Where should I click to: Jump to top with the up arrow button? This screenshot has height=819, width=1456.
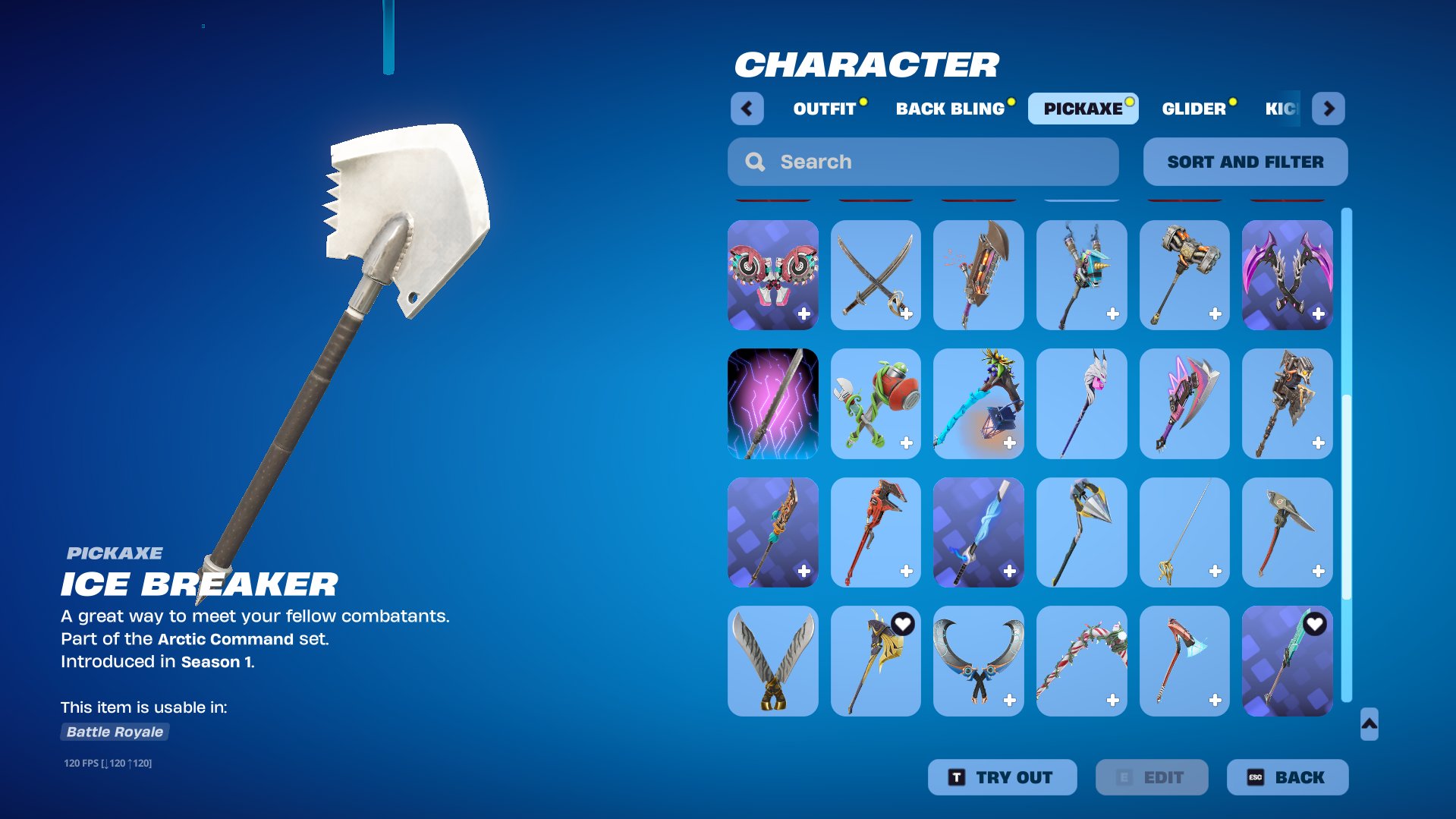pos(1369,724)
